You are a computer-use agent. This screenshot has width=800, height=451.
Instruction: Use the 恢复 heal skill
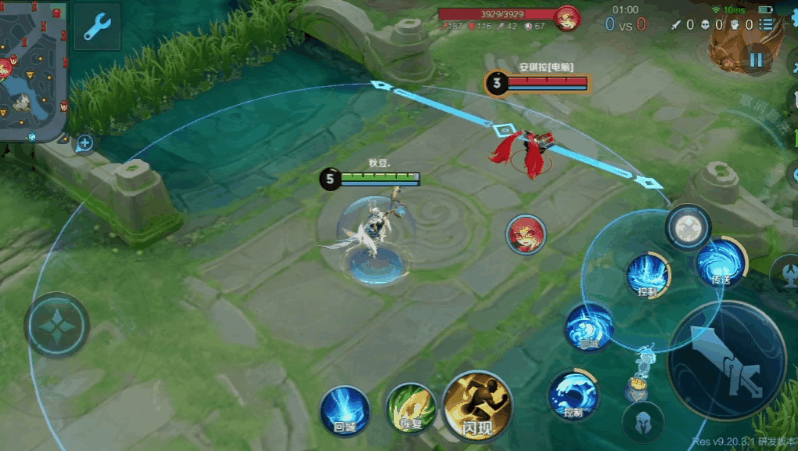point(410,408)
